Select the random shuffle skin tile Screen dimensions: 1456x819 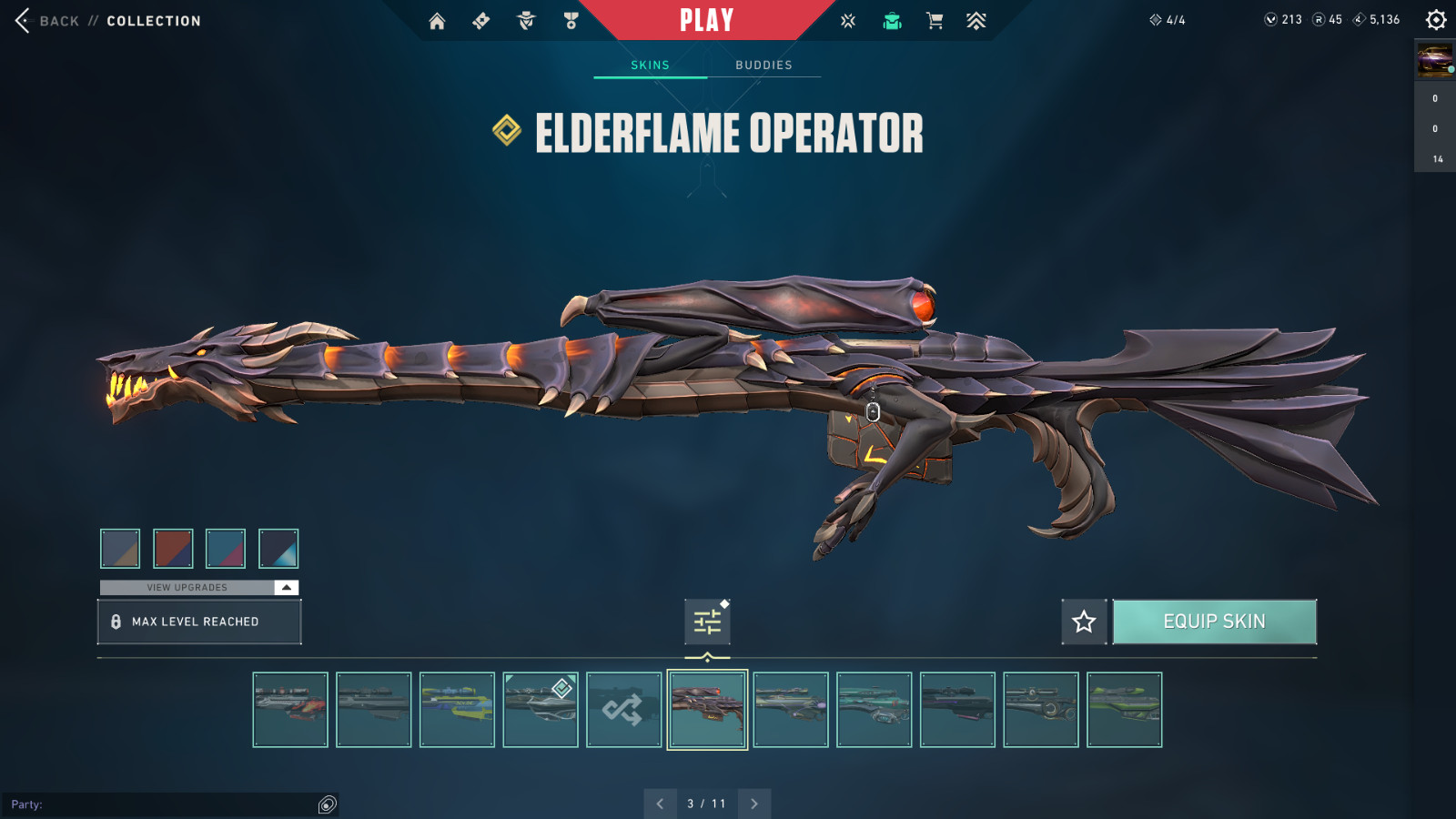[x=623, y=710]
